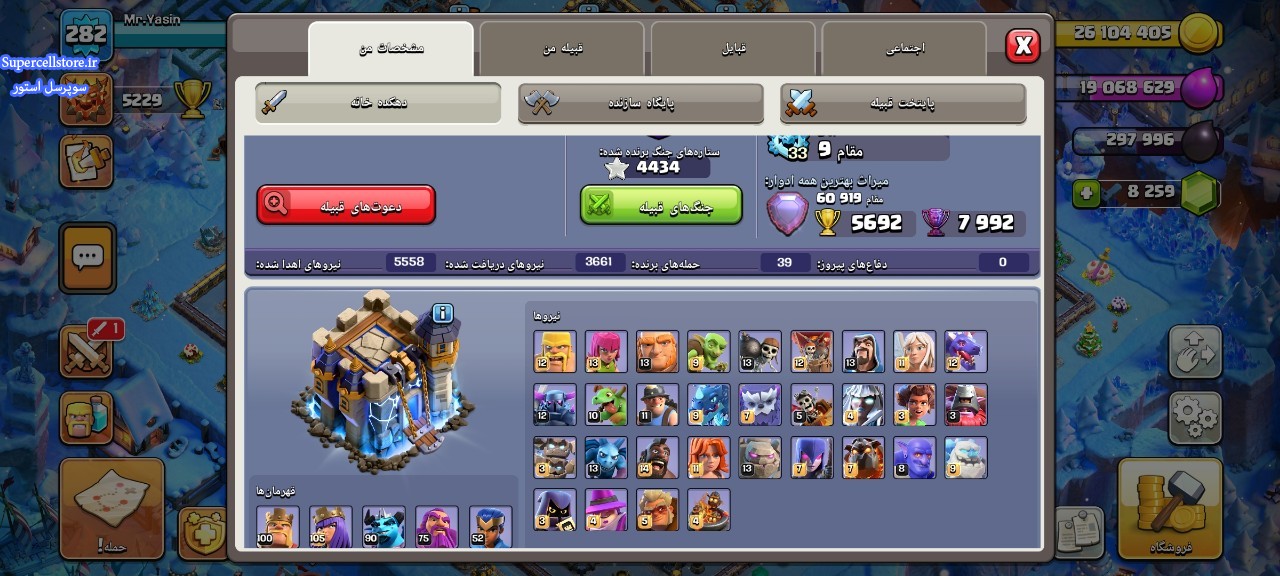Open the chat speech bubble

pos(88,258)
